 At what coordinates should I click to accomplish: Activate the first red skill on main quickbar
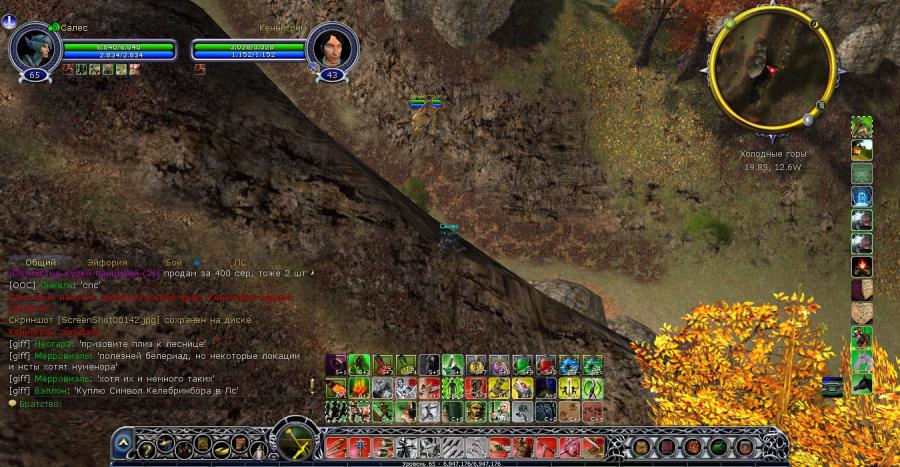pos(336,446)
